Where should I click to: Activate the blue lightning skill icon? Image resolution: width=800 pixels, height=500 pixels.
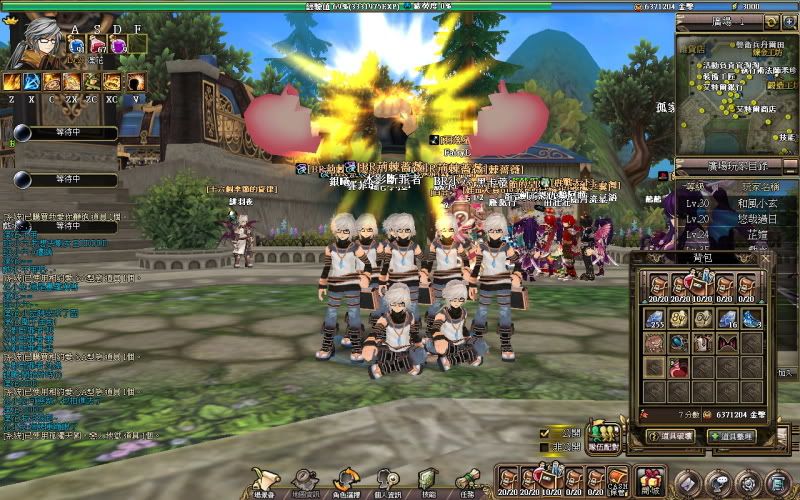[x=32, y=82]
